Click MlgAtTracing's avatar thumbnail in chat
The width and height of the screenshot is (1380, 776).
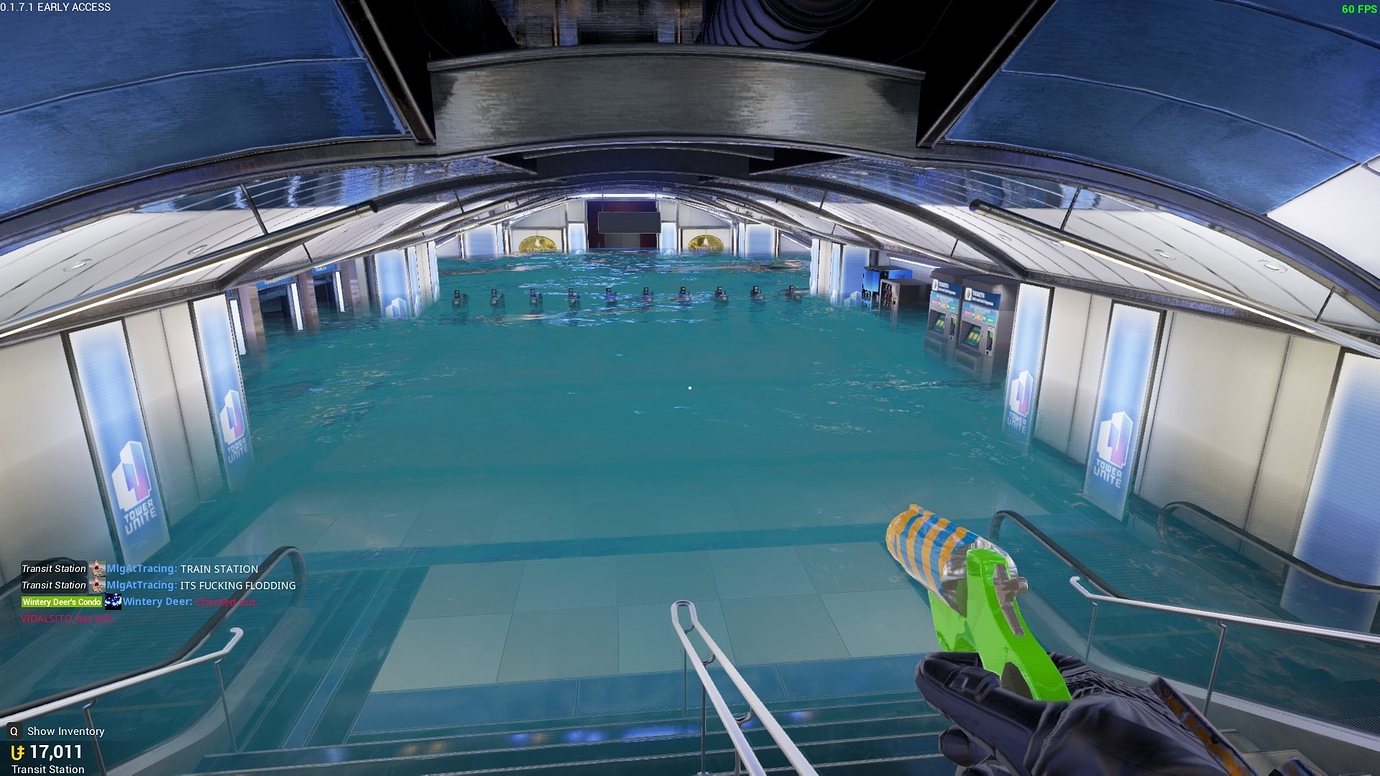[95, 568]
